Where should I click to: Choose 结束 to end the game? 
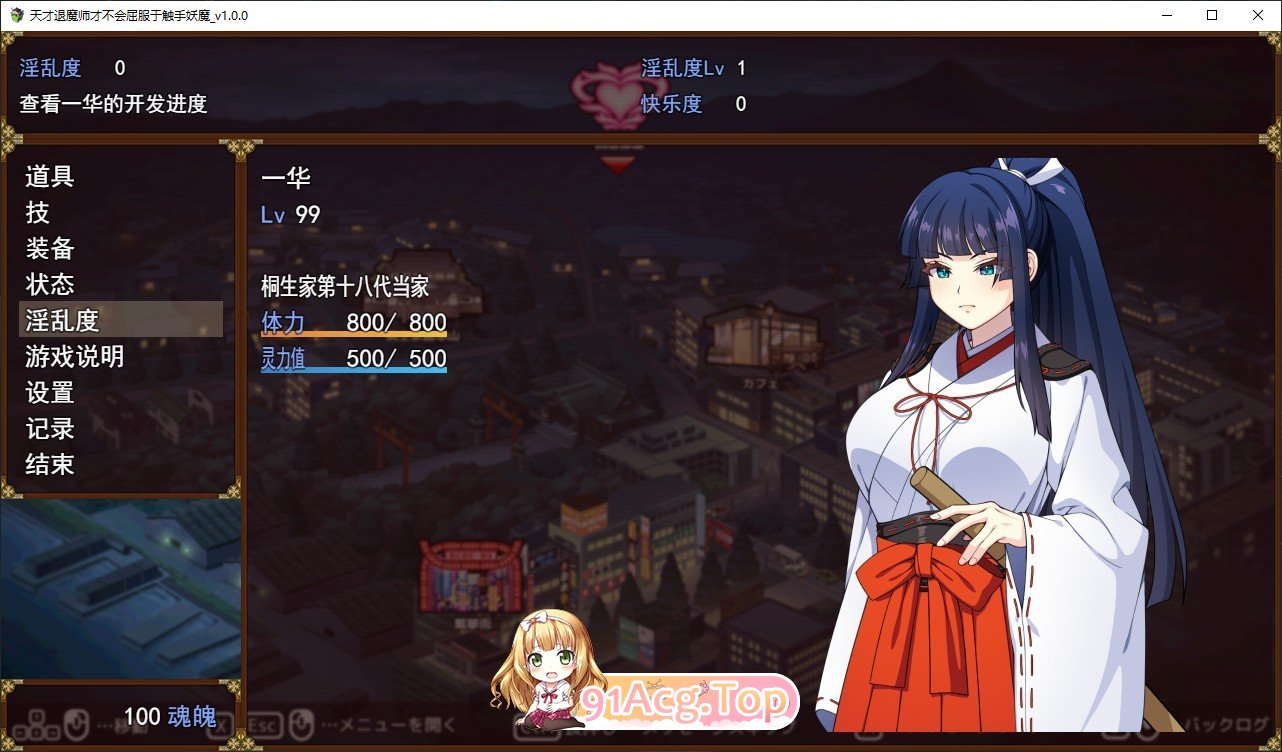[x=48, y=465]
